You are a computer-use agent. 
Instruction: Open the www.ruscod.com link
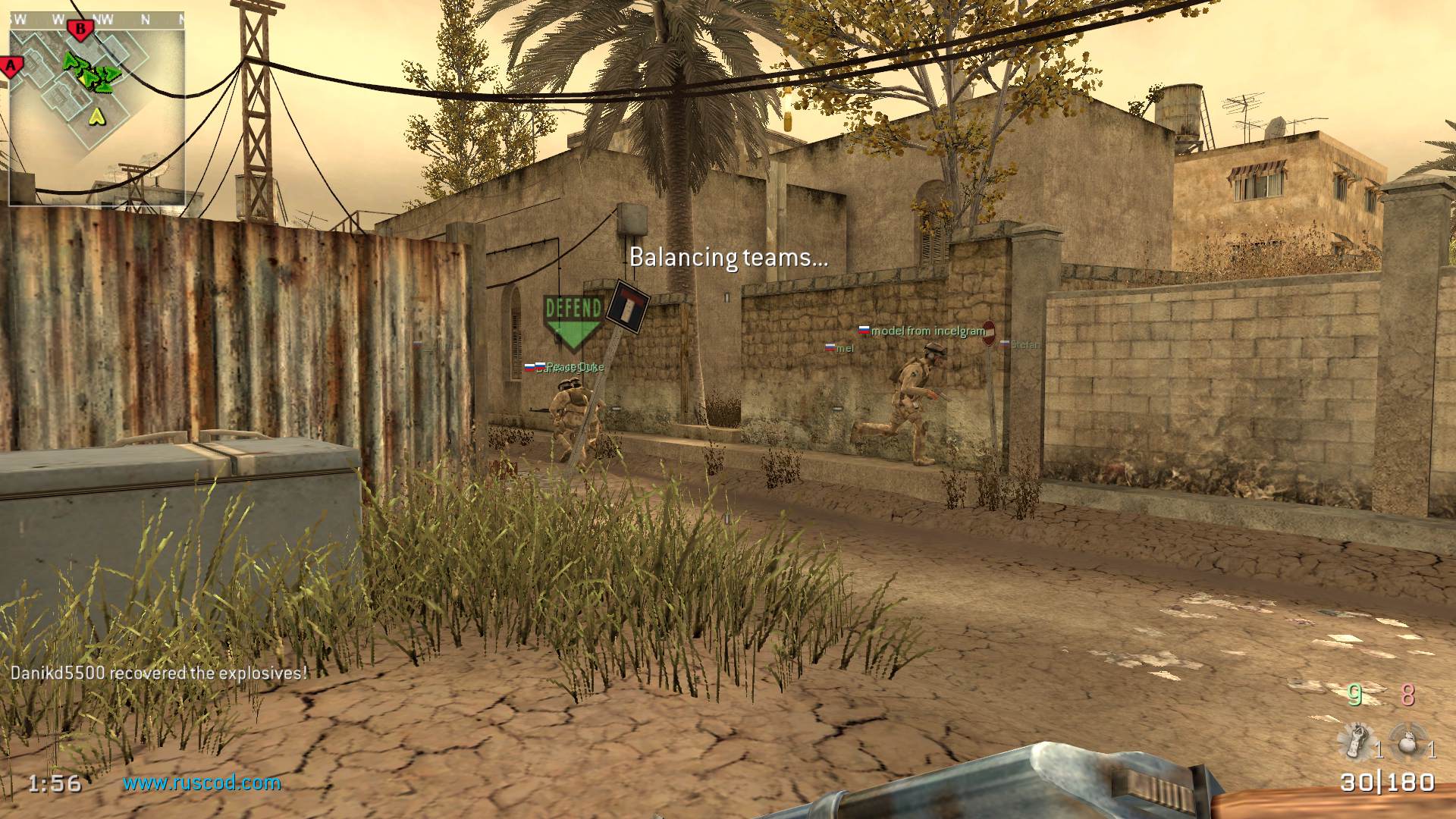pyautogui.click(x=202, y=783)
